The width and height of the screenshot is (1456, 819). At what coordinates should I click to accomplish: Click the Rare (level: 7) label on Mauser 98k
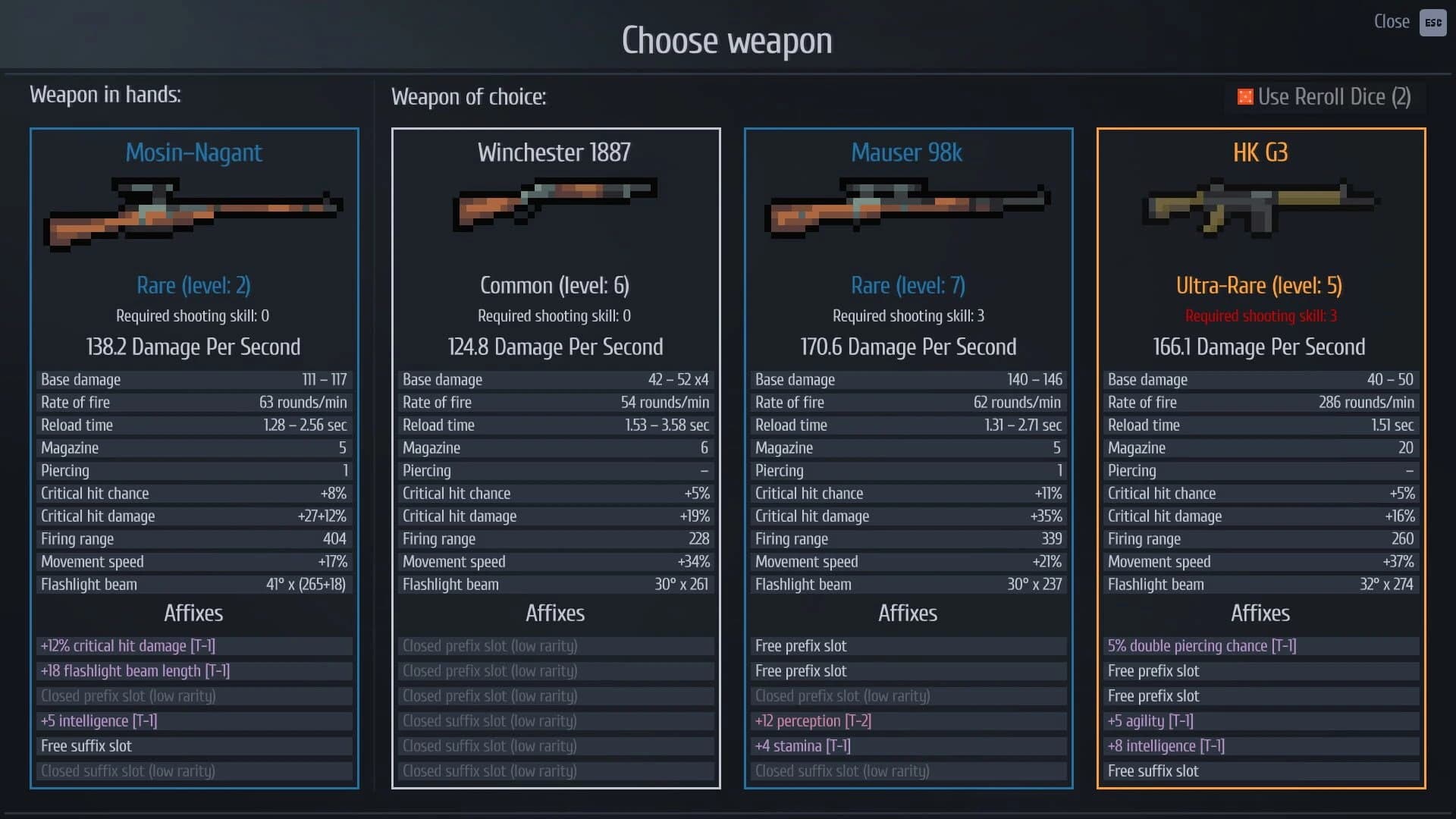coord(907,285)
